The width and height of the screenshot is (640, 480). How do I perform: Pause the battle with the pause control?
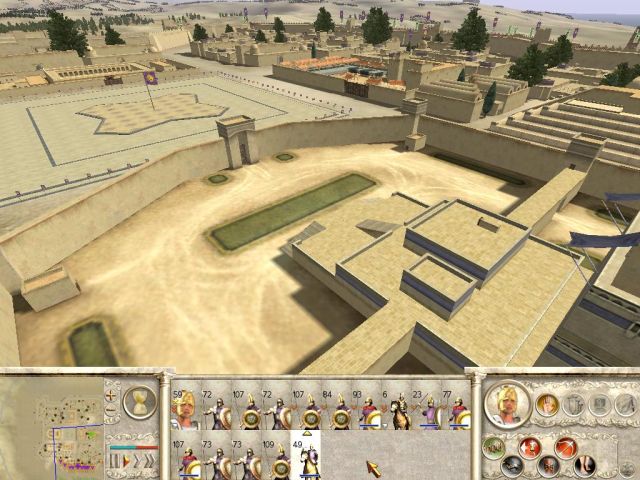[113, 460]
